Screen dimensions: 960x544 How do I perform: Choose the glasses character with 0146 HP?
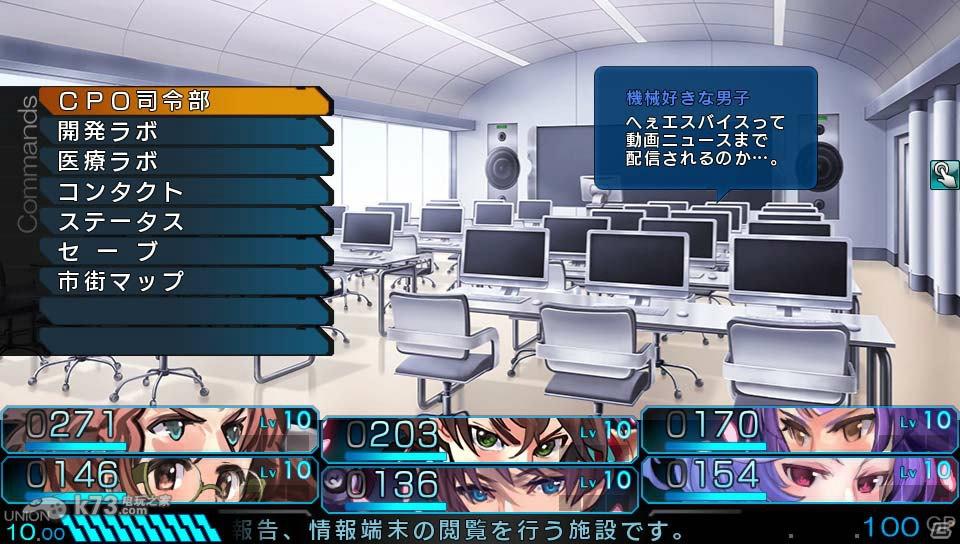[x=160, y=477]
